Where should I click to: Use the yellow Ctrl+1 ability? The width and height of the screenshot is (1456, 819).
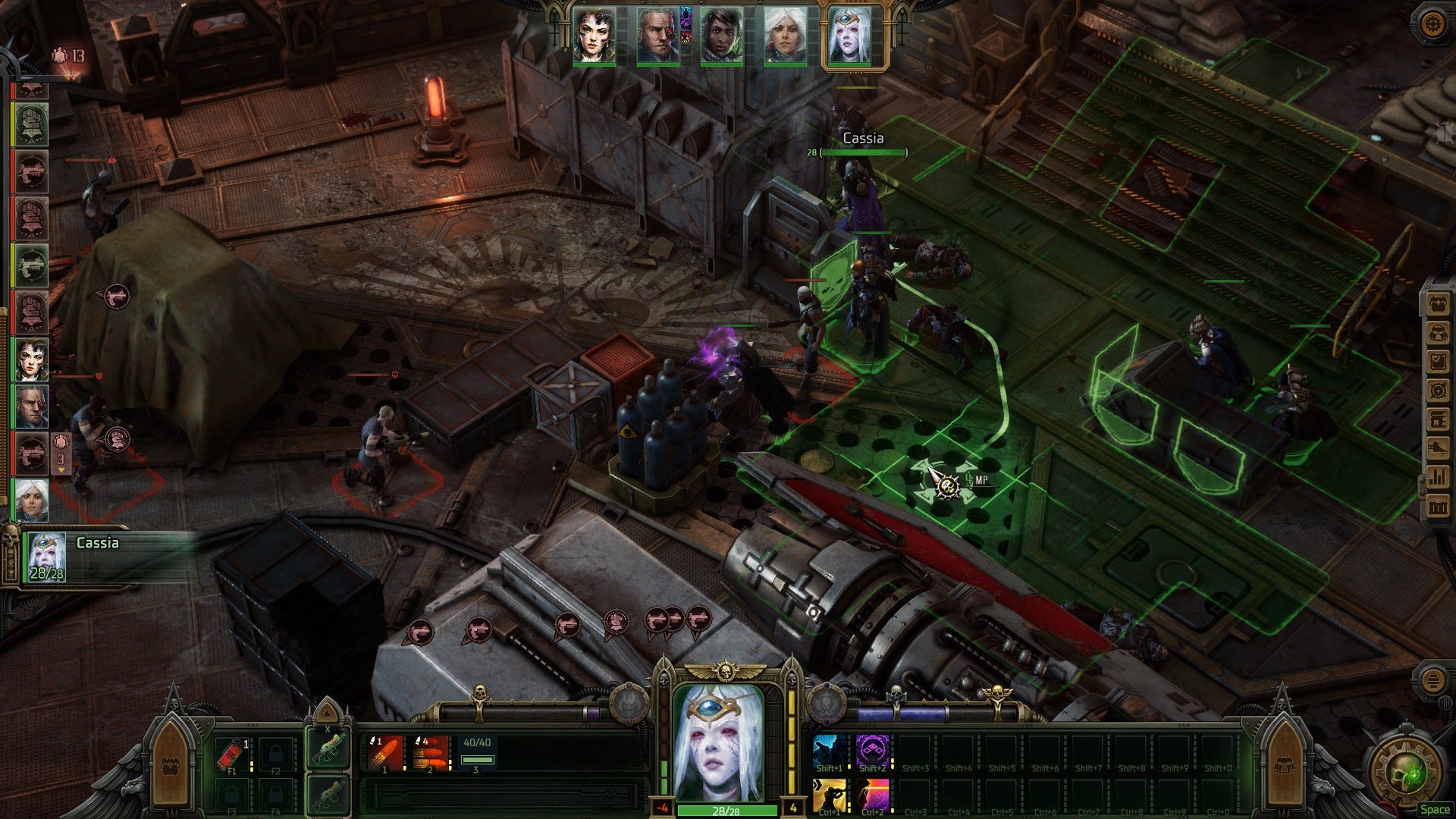[x=830, y=796]
